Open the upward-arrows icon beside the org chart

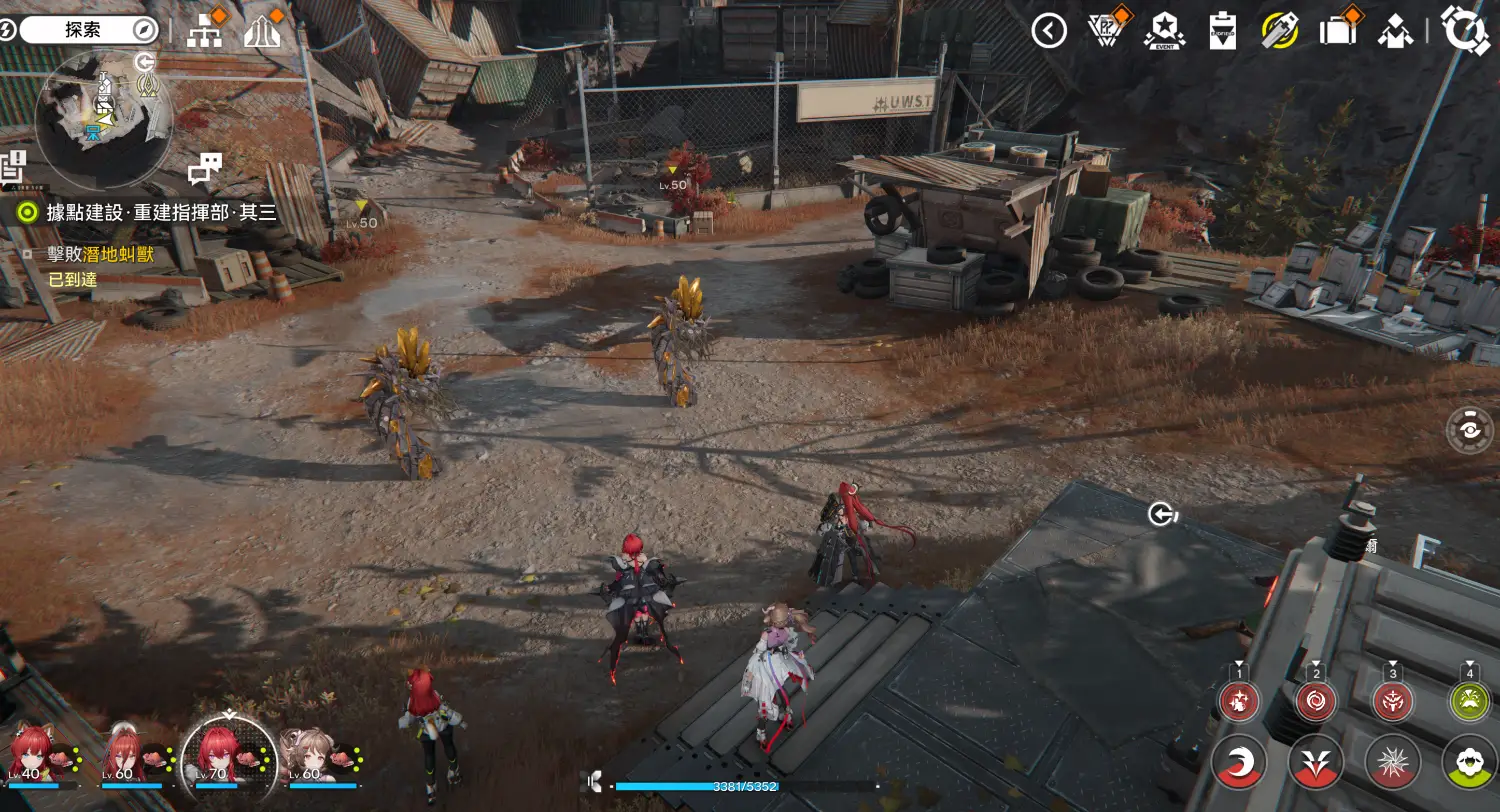(x=261, y=32)
